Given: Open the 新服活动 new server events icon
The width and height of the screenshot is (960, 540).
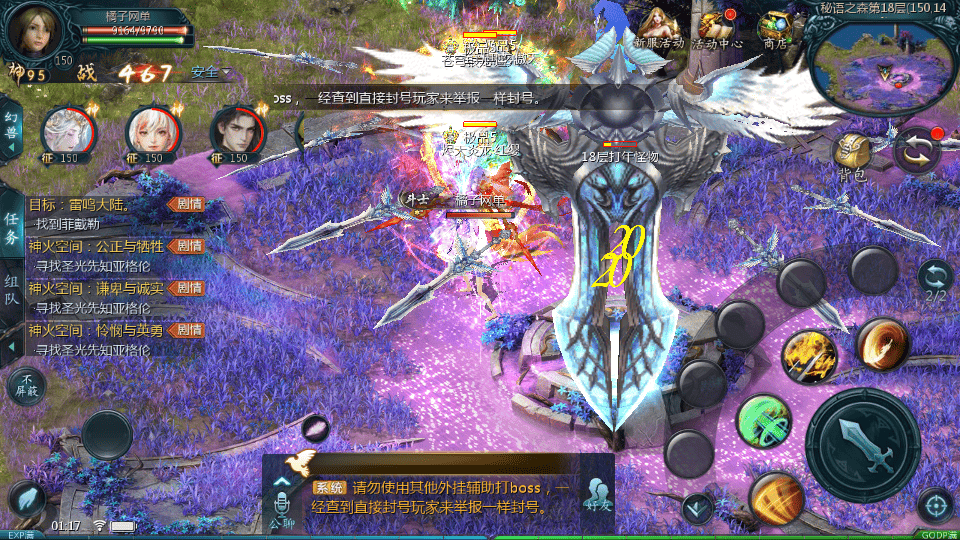Looking at the screenshot, I should point(658,27).
